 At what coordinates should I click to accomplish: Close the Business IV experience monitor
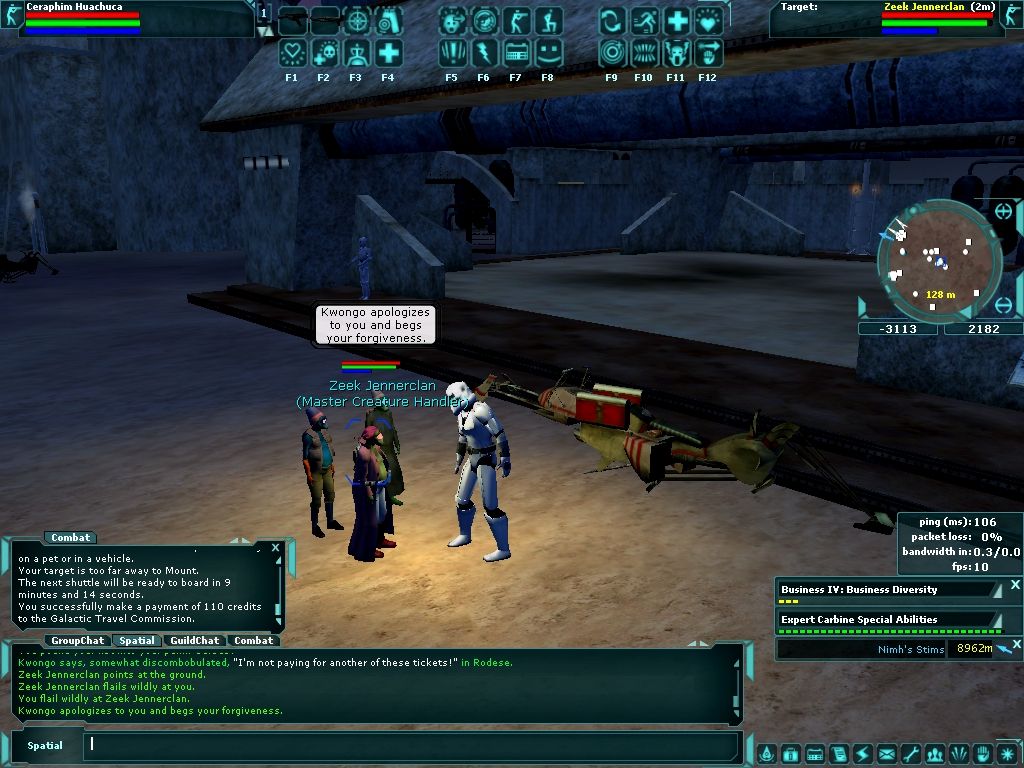coord(1015,585)
